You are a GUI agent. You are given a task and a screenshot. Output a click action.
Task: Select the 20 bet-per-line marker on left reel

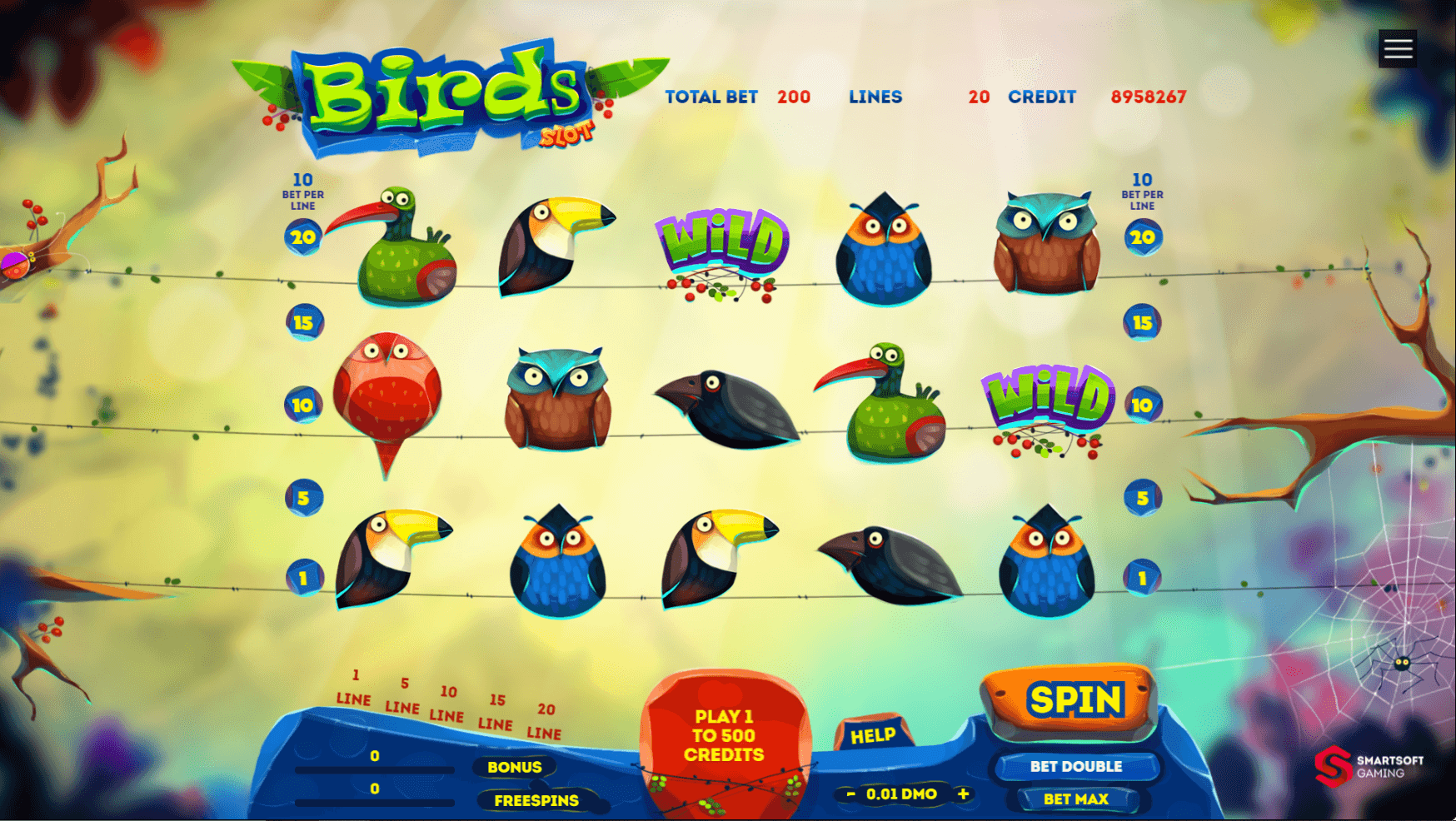click(x=302, y=237)
